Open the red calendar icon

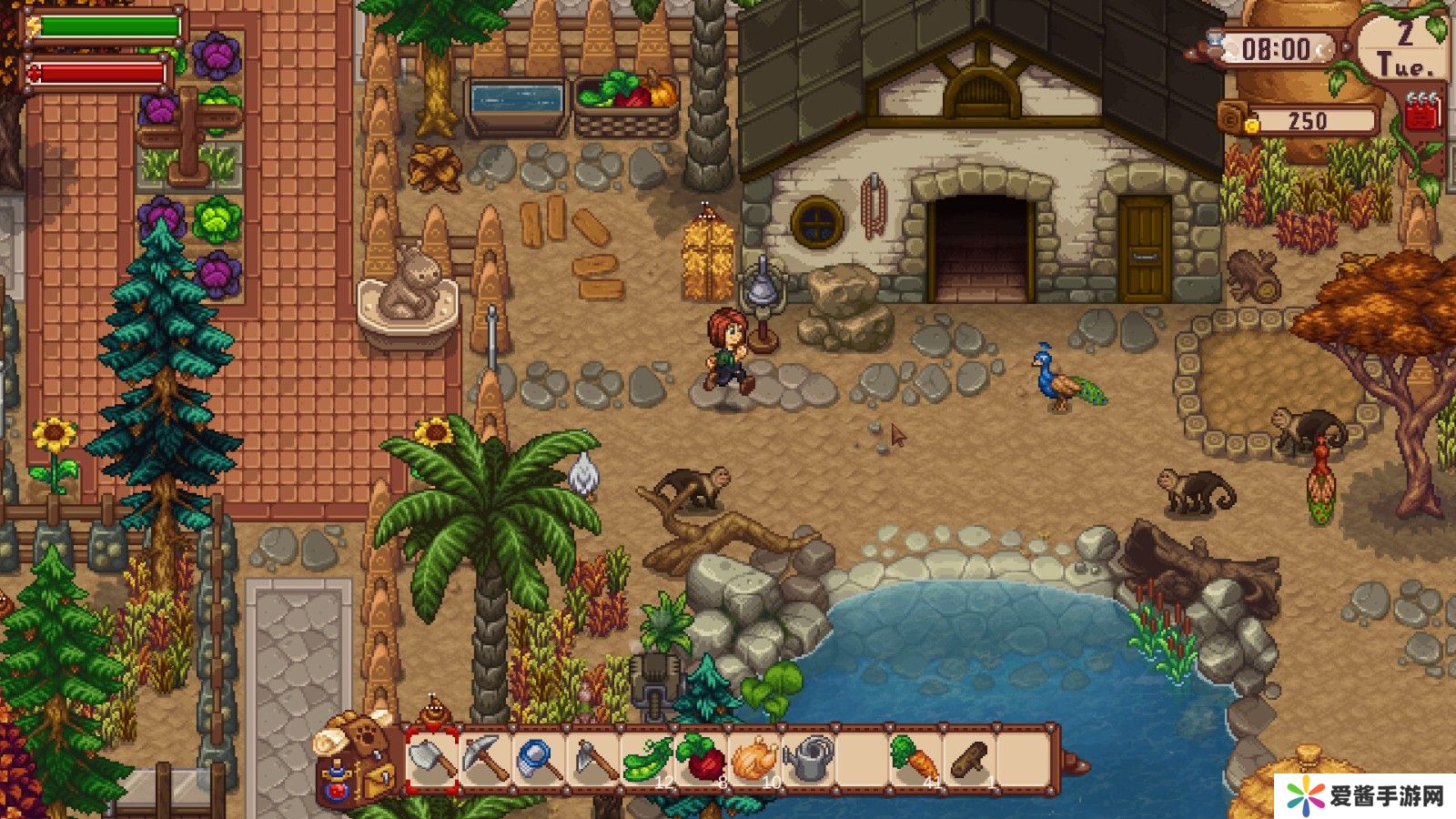[x=1423, y=114]
